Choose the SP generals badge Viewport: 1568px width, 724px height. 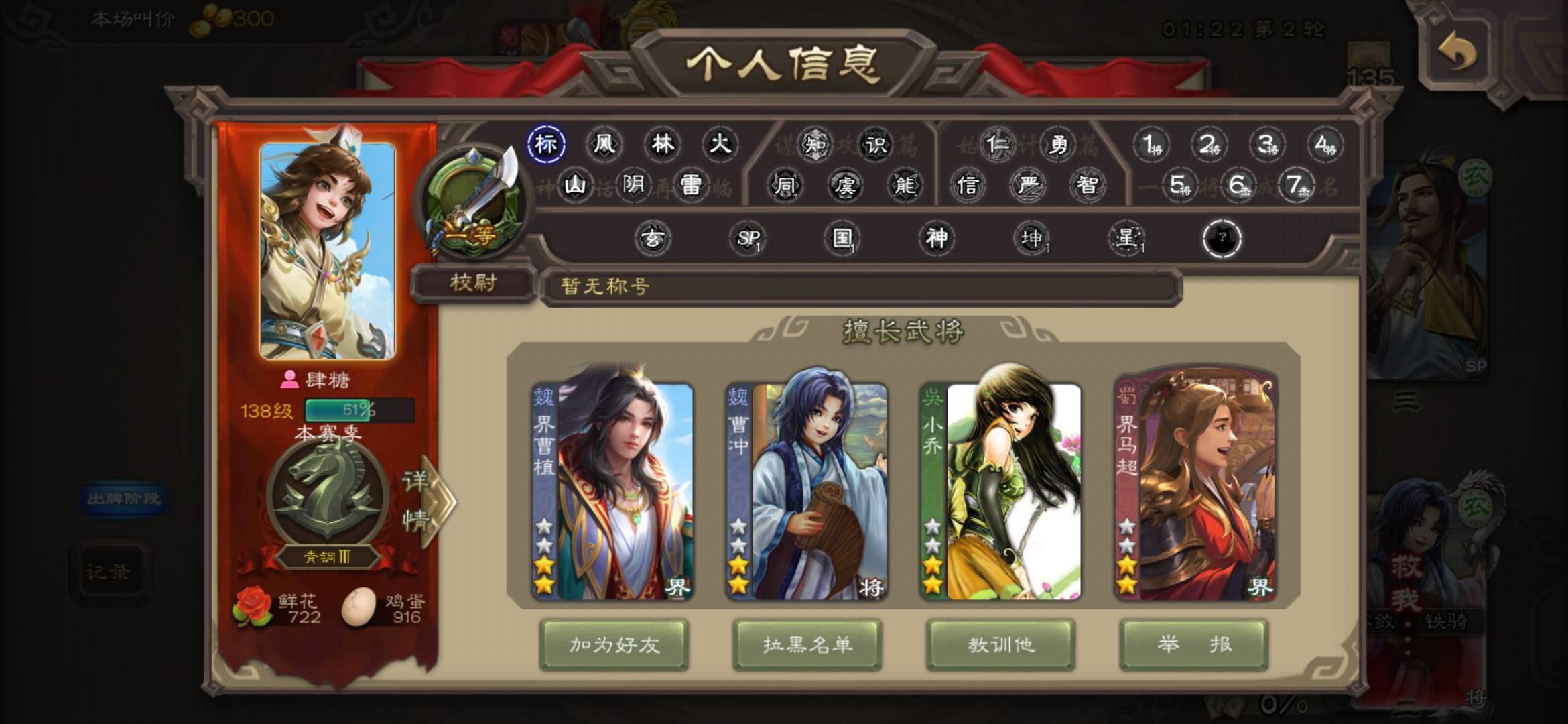tap(748, 238)
